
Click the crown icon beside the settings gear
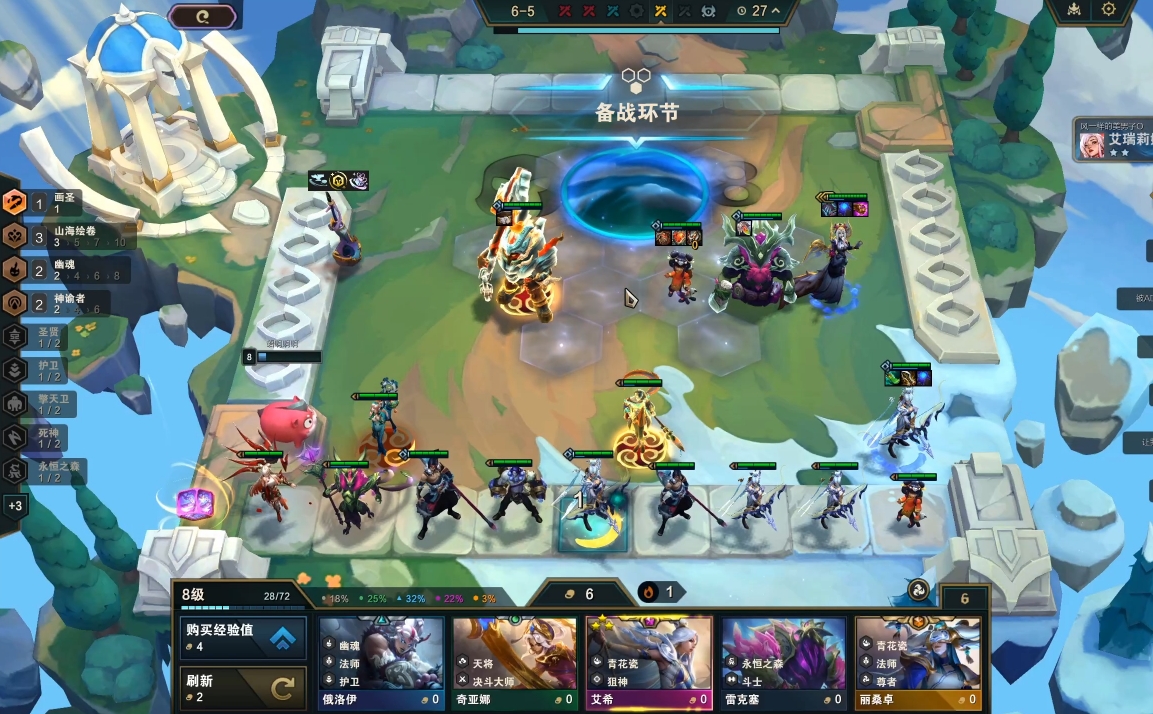(1073, 9)
